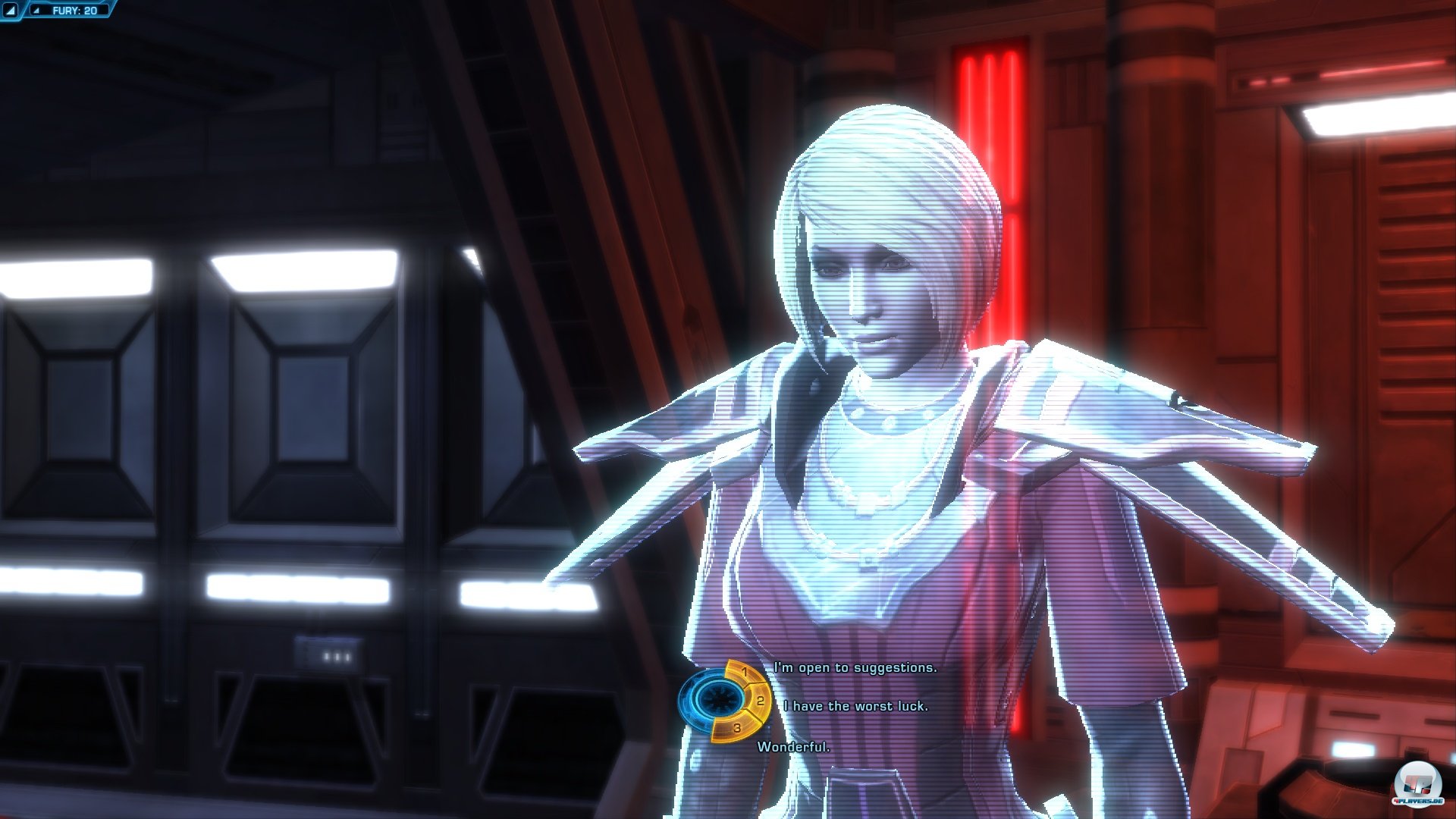Pick the 'I have the worst luck.' reply
This screenshot has height=819, width=1456.
tap(858, 705)
